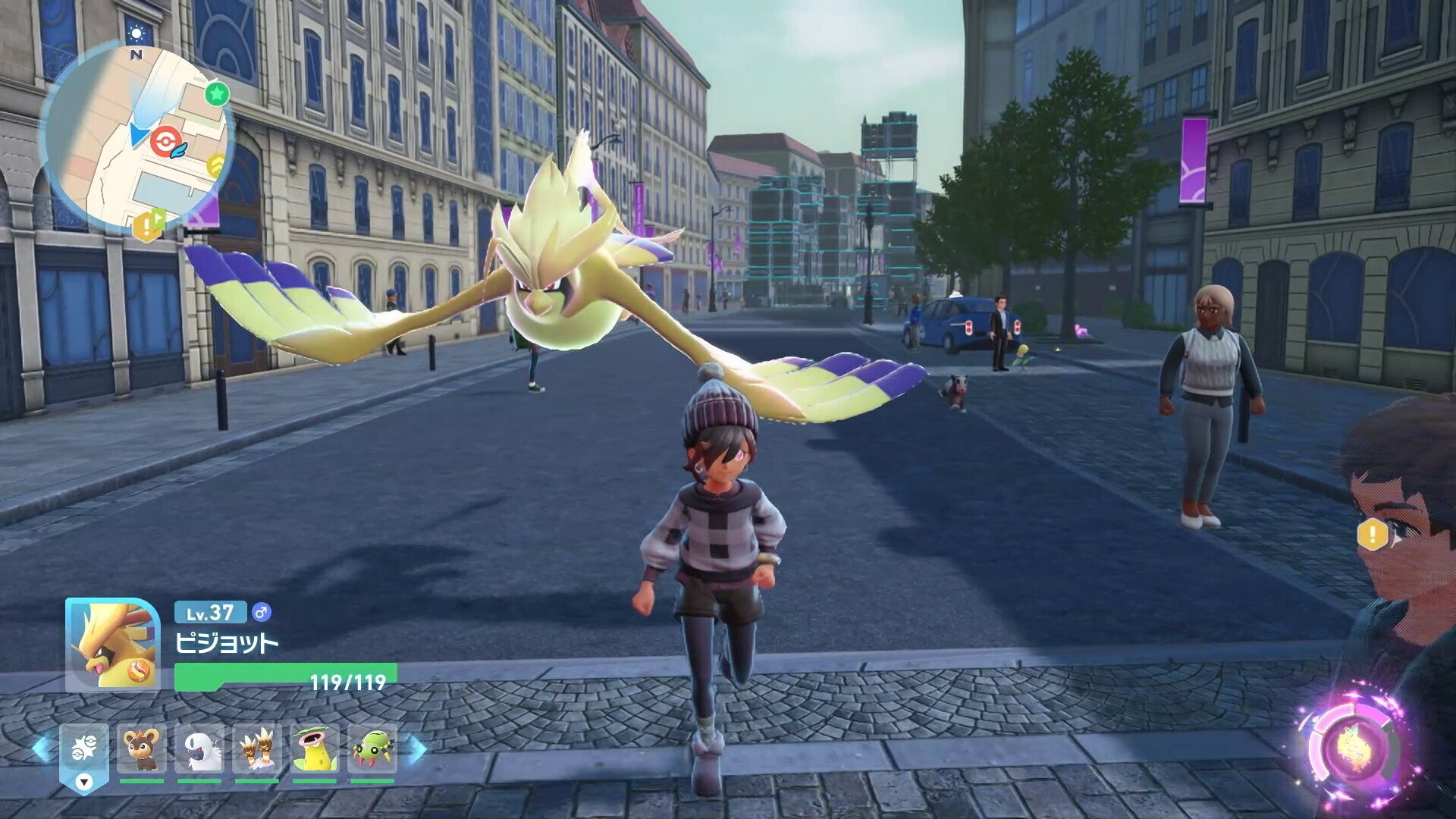Choose Binacle from the party bar
1456x819 pixels.
tap(256, 749)
